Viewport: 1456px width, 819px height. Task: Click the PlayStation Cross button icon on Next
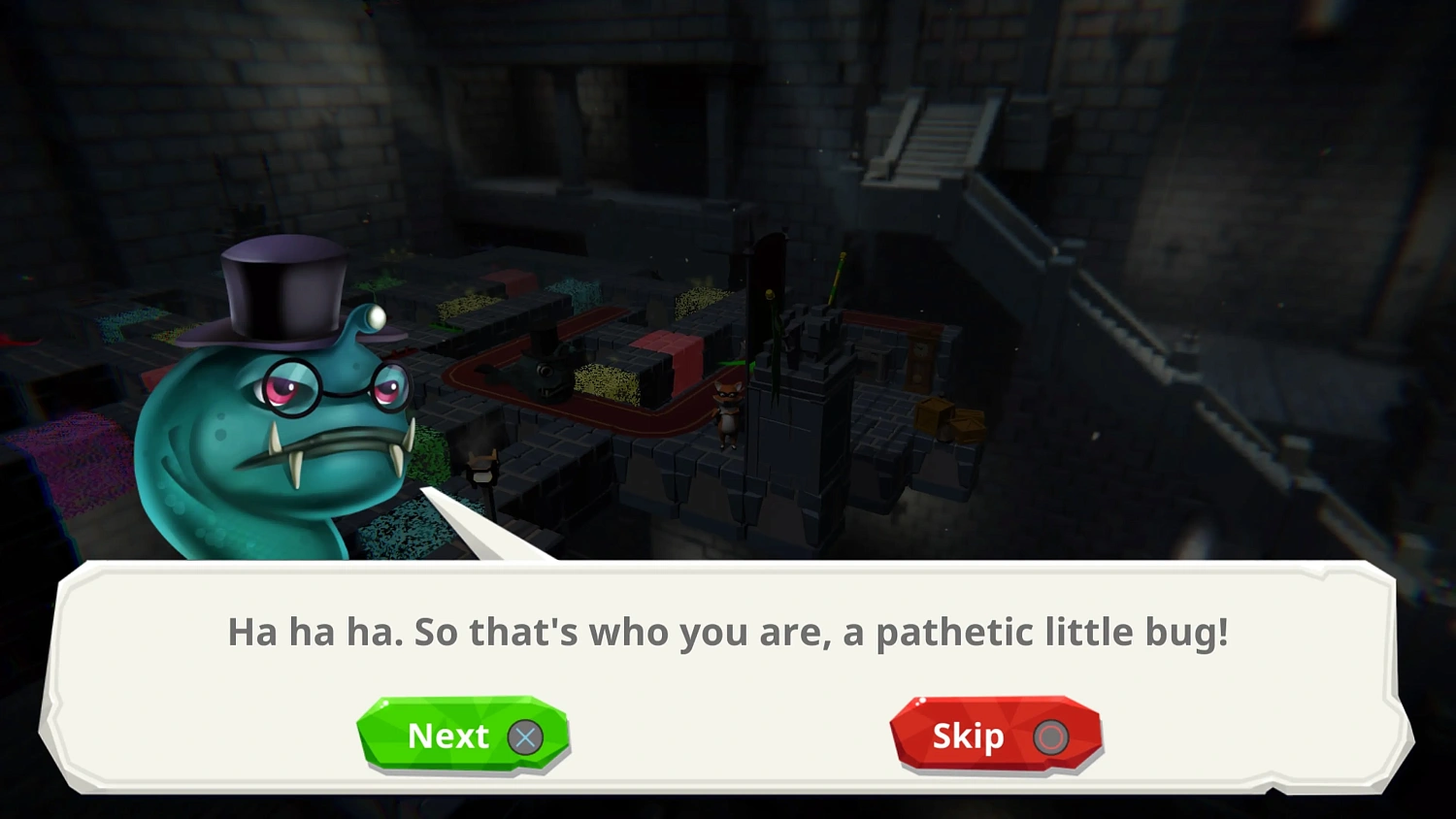(x=525, y=737)
